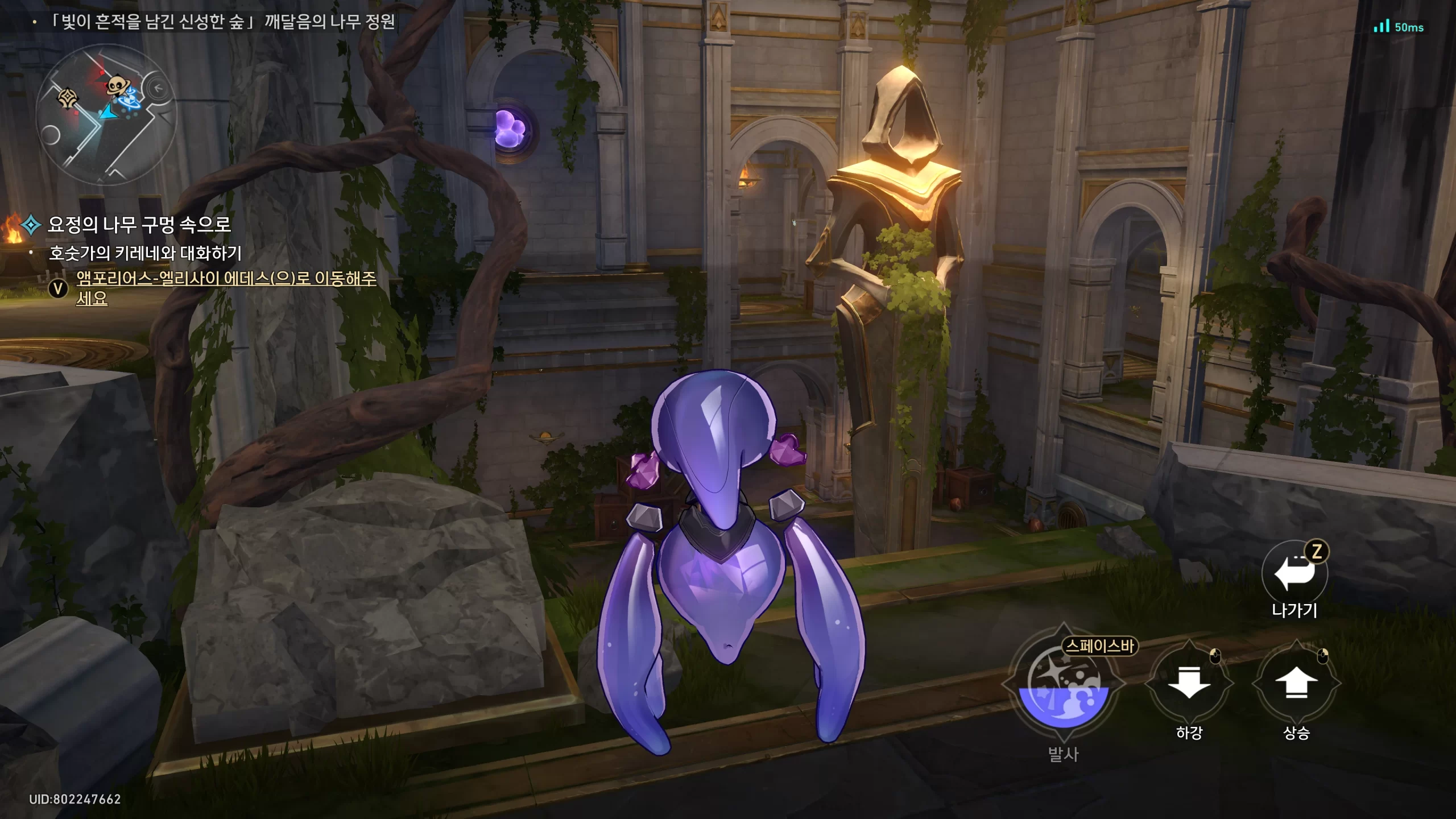Screen dimensions: 1456x819
Task: Activate the 발사 launch ability
Action: tap(1063, 685)
